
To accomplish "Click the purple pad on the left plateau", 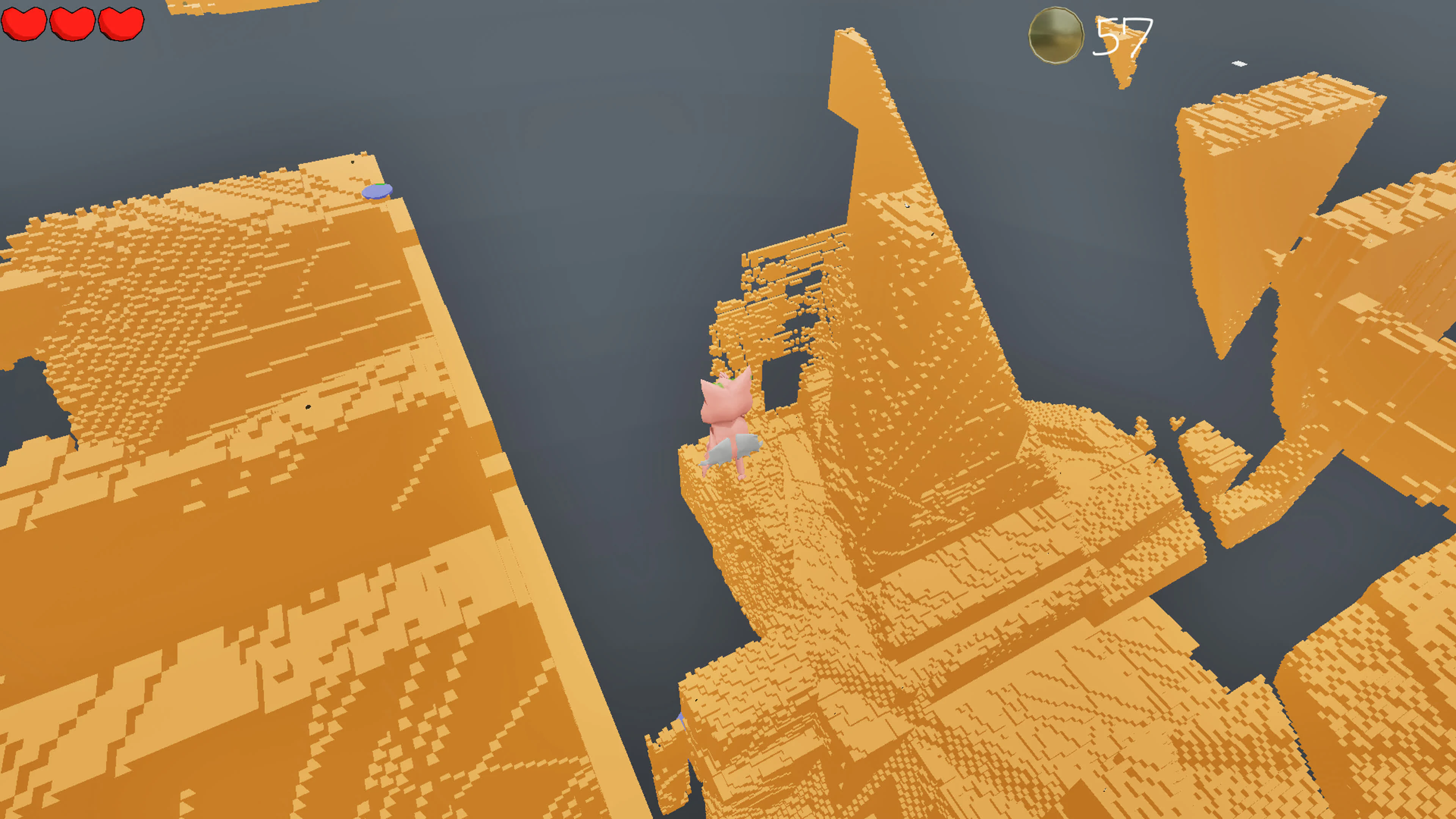I will pos(378,191).
